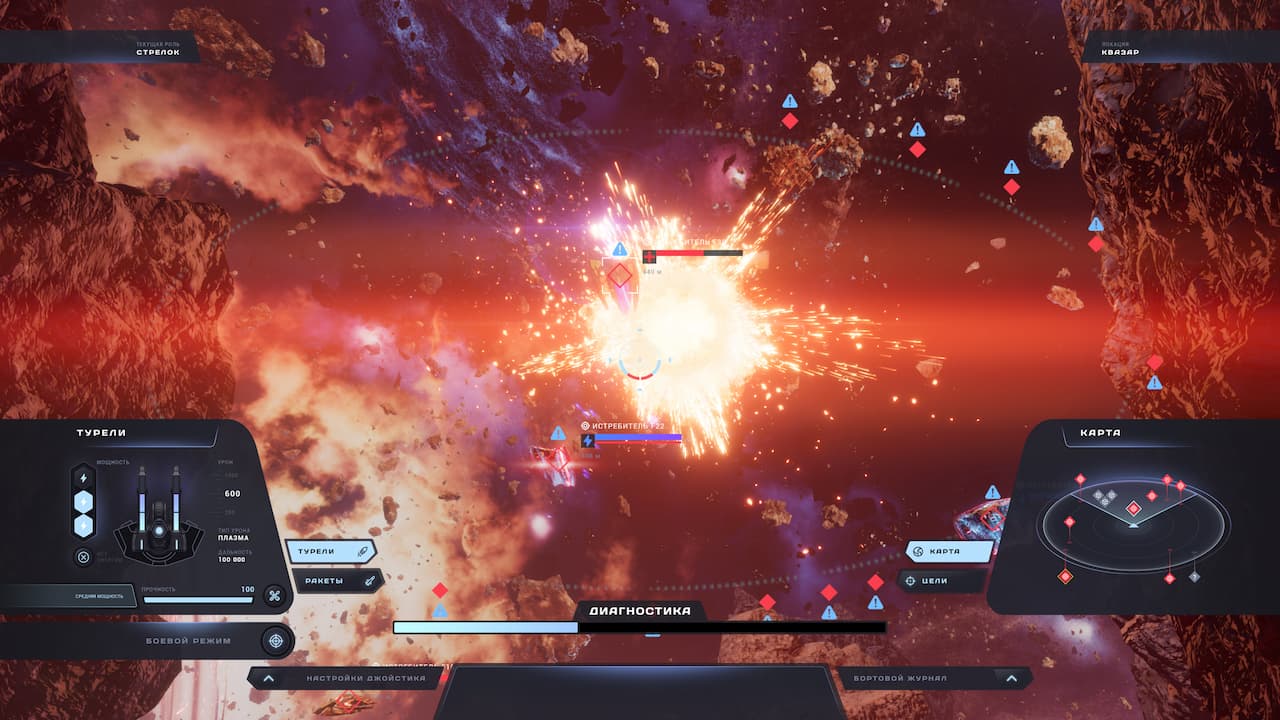
Task: Select the orange-outlined marker on the radar map
Action: click(1066, 576)
